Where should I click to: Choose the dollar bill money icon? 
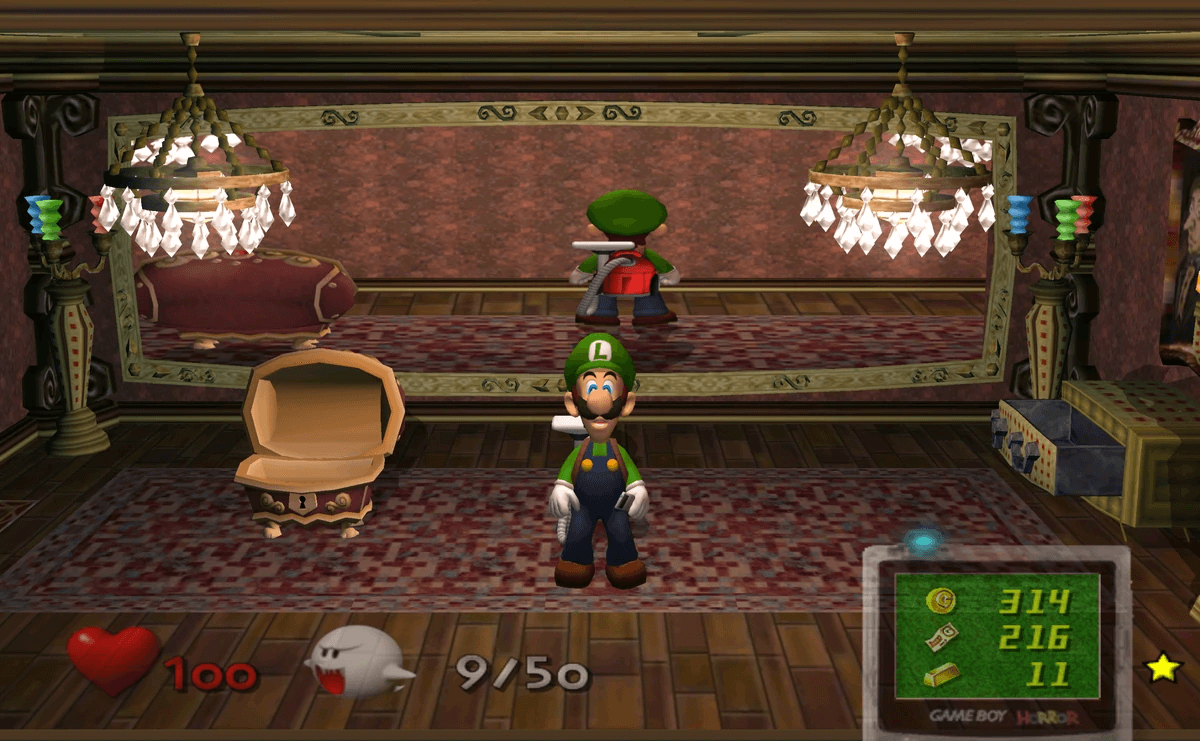(941, 636)
